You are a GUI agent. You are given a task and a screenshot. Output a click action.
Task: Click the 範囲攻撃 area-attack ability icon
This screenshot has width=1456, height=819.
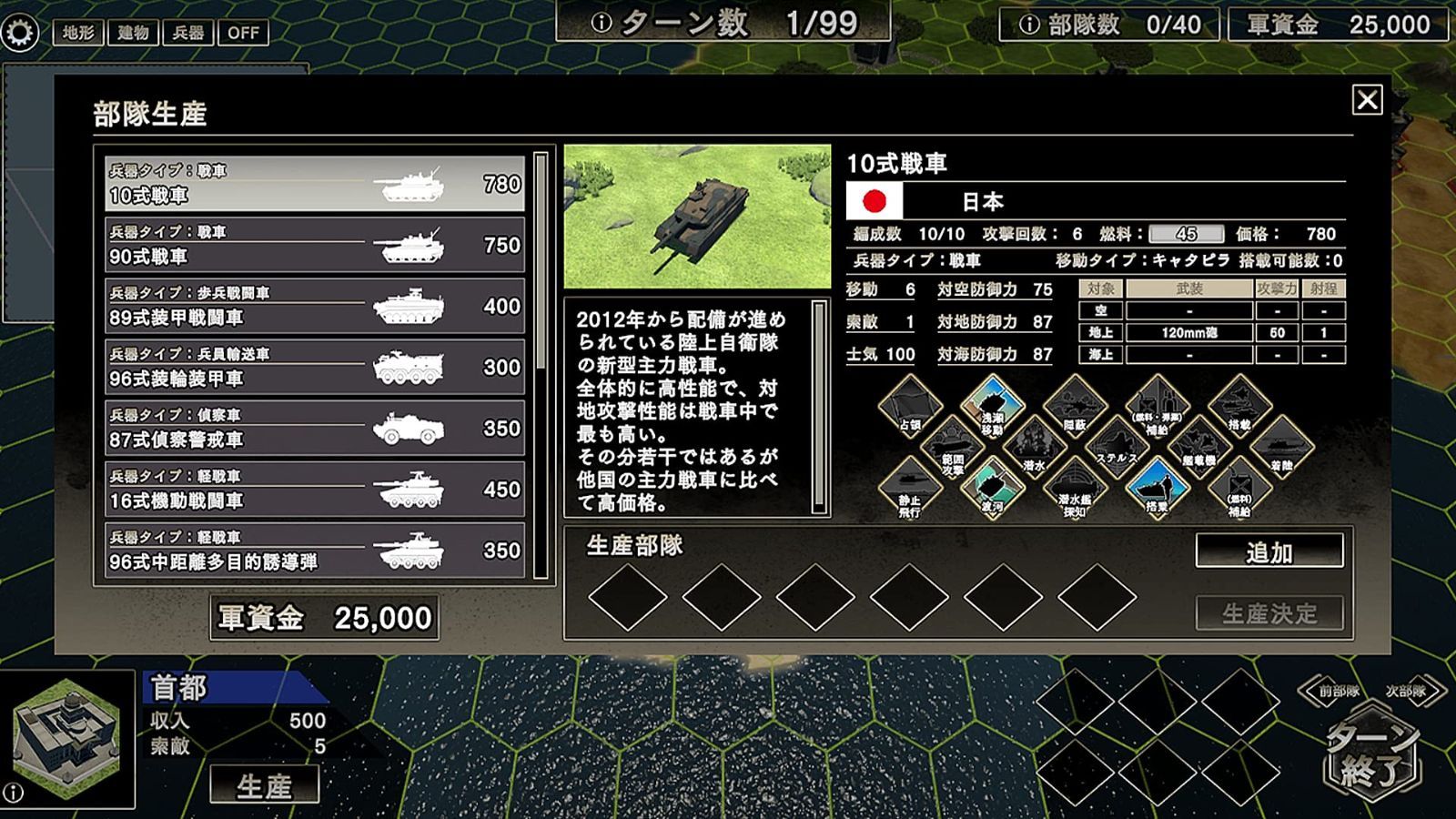(x=952, y=448)
